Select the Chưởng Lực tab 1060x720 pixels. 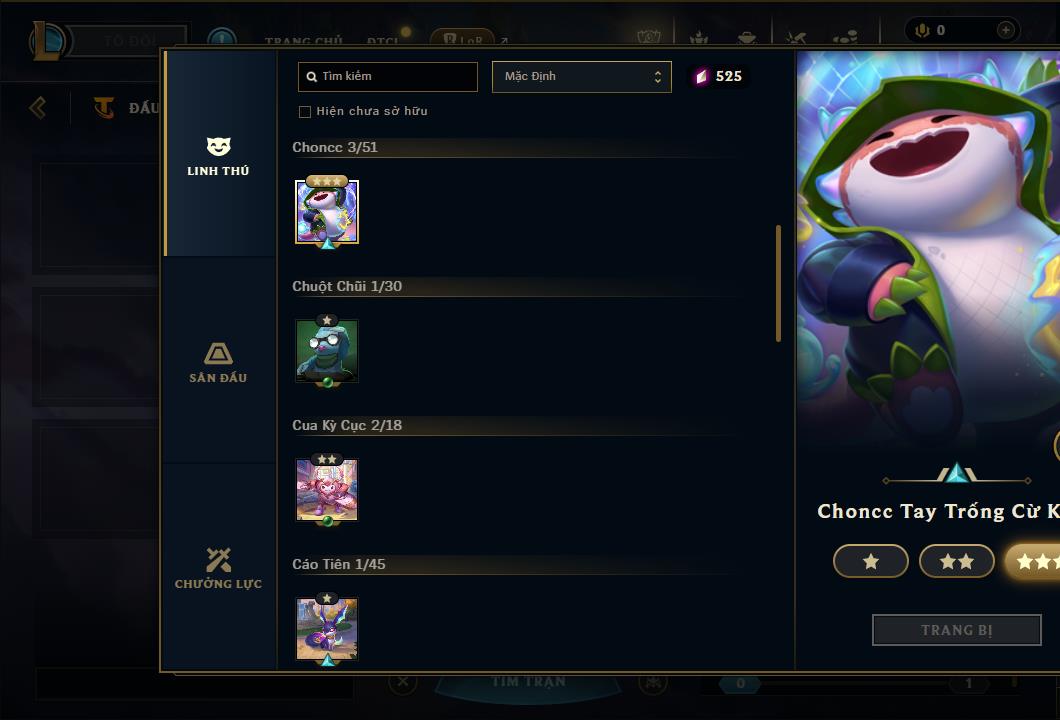[218, 568]
